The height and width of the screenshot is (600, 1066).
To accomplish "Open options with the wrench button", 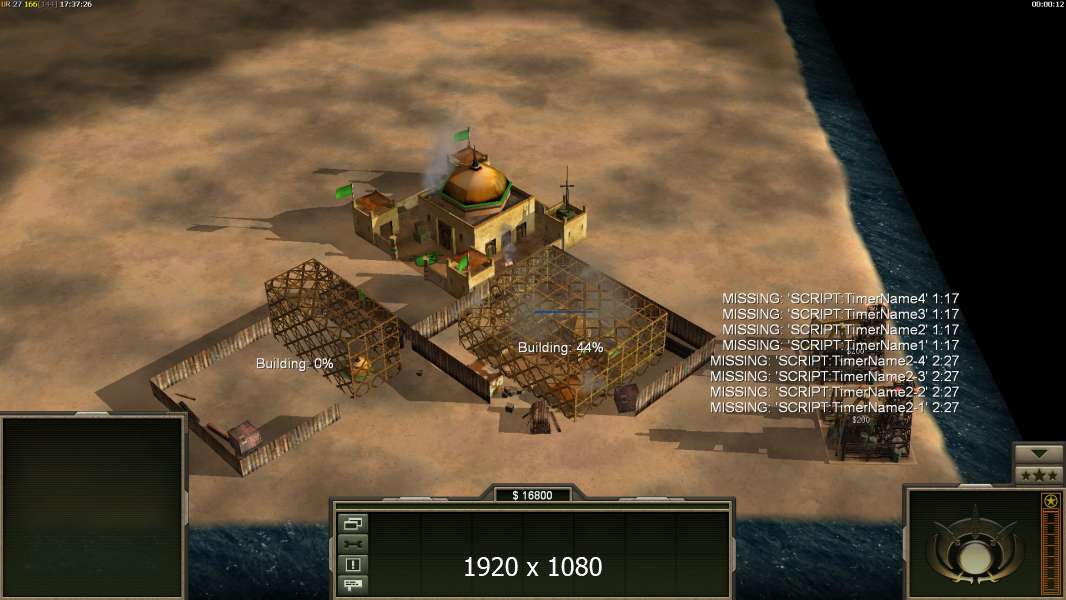I will (x=354, y=544).
